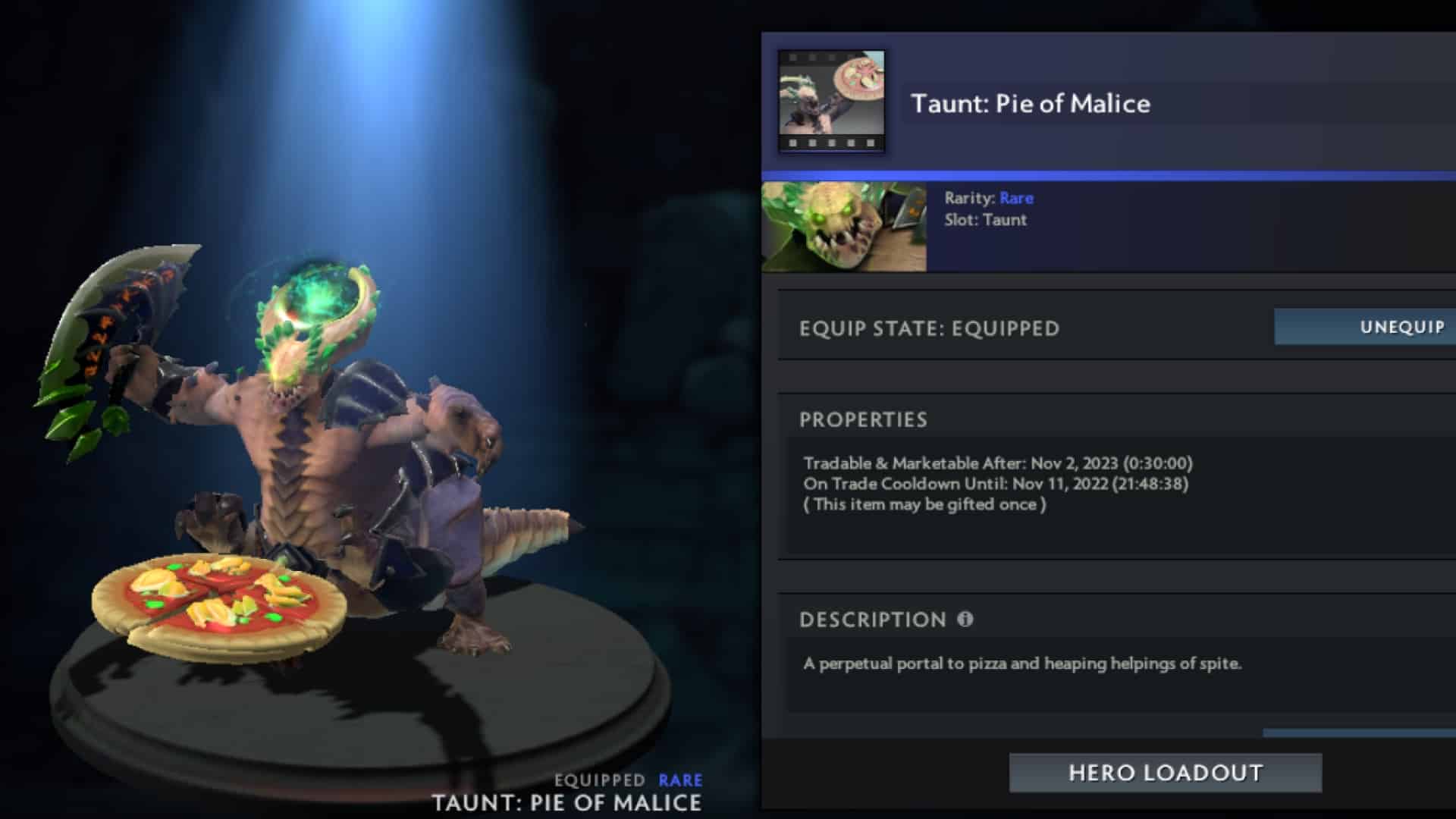Toggle the Rare rarity highlight

(1017, 198)
